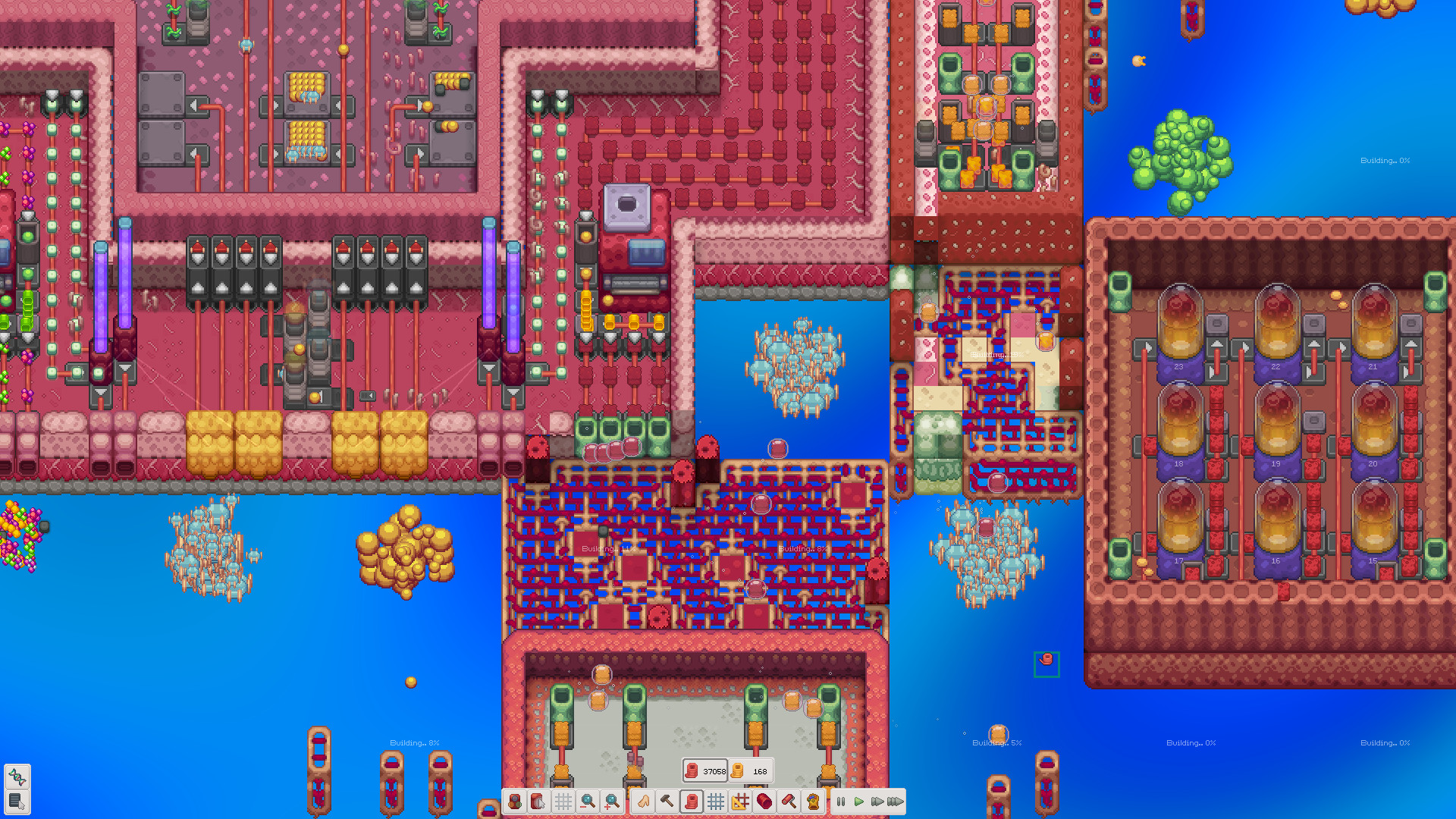Click the red cylinder pipe tool
This screenshot has width=1456, height=819.
tap(764, 802)
